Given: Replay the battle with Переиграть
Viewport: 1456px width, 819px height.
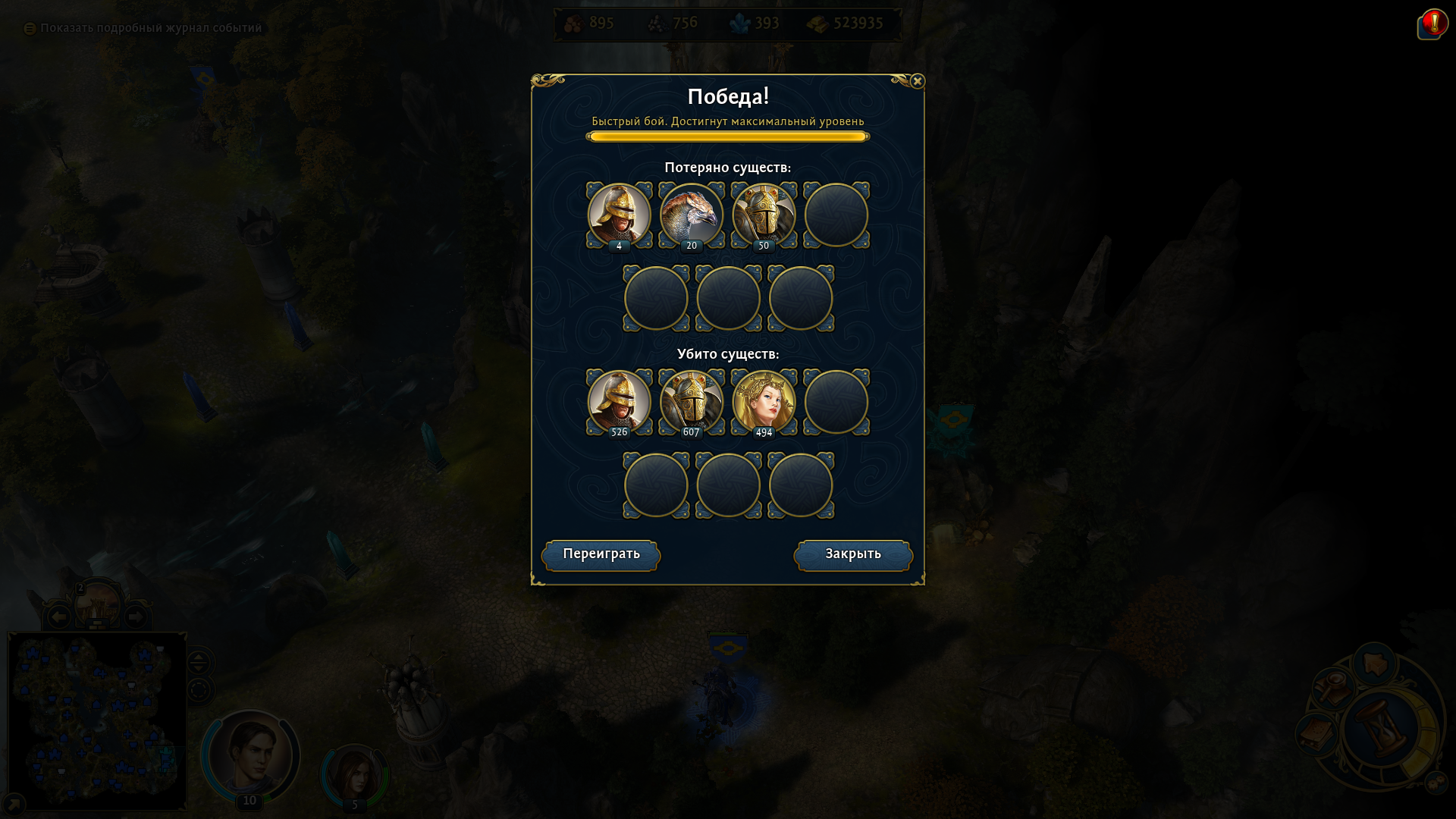Looking at the screenshot, I should point(601,554).
